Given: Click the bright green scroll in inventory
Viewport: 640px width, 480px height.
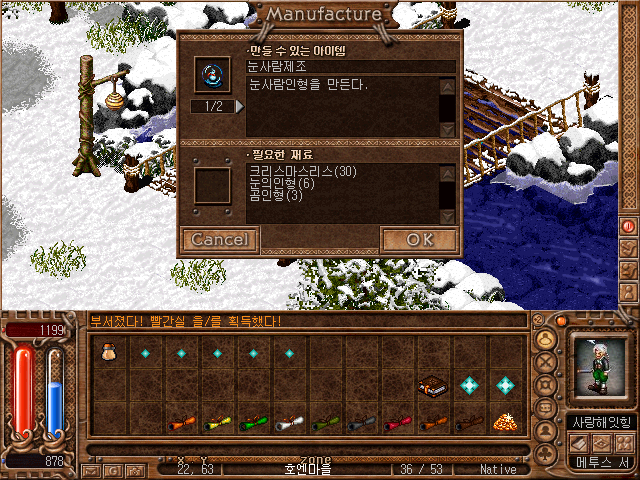Looking at the screenshot, I should (x=253, y=423).
